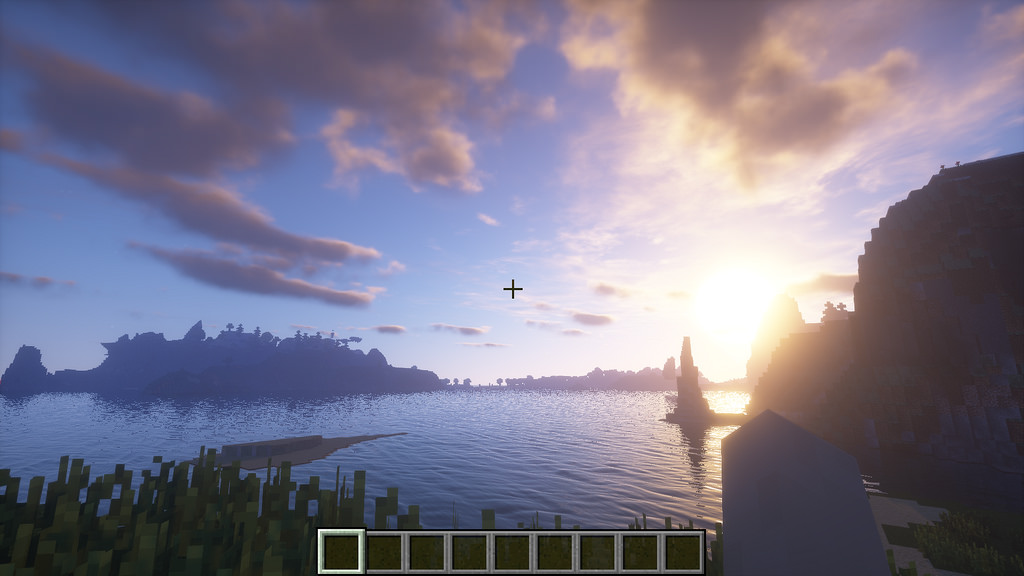The width and height of the screenshot is (1024, 576).
Task: Select the highlighted hotbar slot
Action: 341,552
